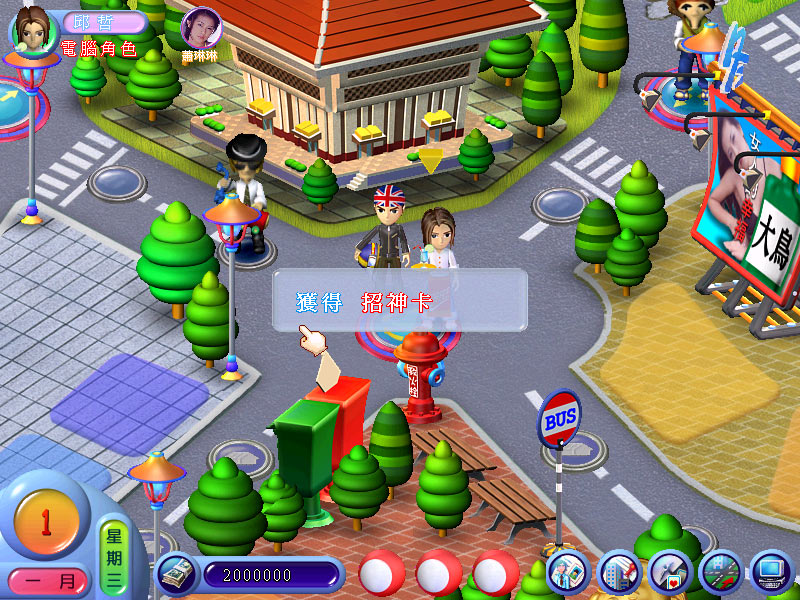This screenshot has height=600, width=800.
Task: Show the city road map icon
Action: pyautogui.click(x=720, y=572)
